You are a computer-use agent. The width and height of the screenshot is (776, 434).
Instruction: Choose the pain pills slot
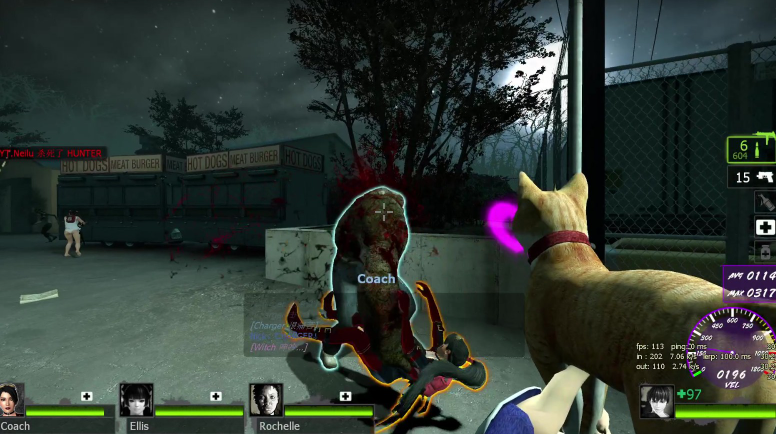(764, 250)
